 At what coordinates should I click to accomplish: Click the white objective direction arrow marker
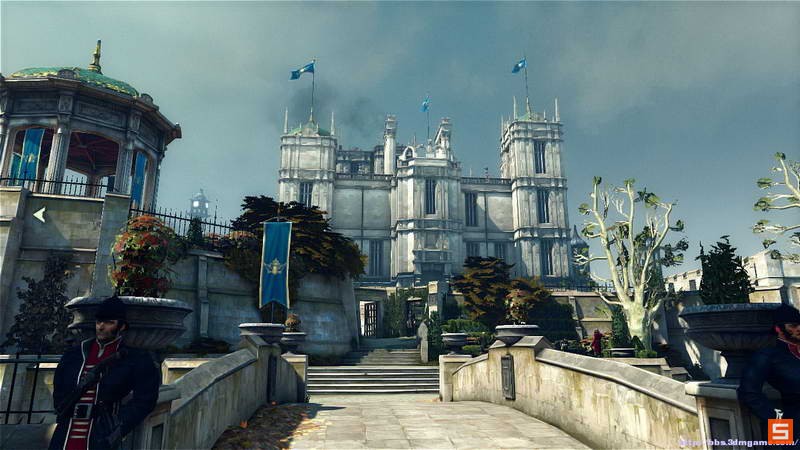(39, 213)
